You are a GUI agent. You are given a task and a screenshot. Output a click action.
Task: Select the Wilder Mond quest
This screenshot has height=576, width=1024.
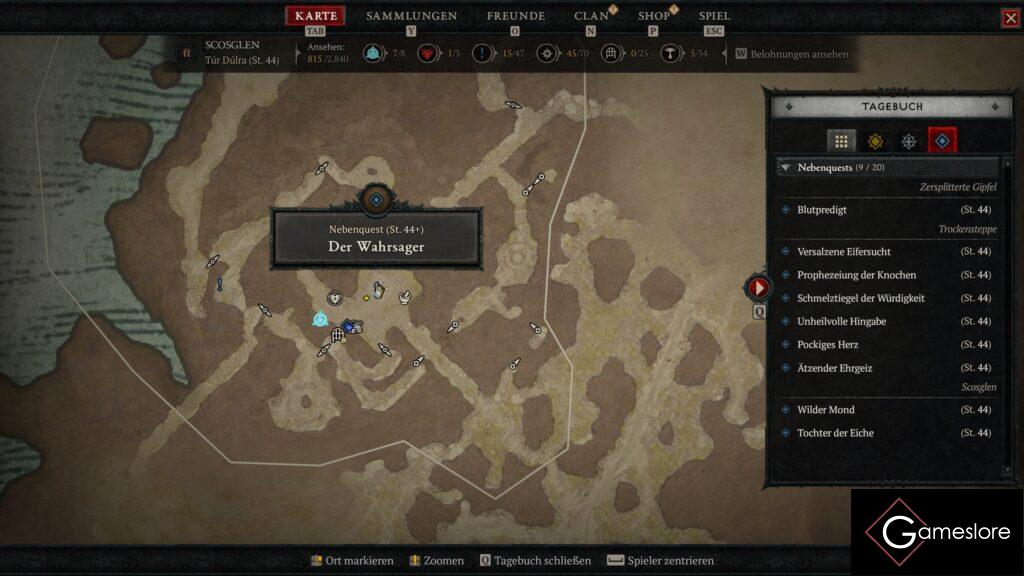click(x=825, y=410)
